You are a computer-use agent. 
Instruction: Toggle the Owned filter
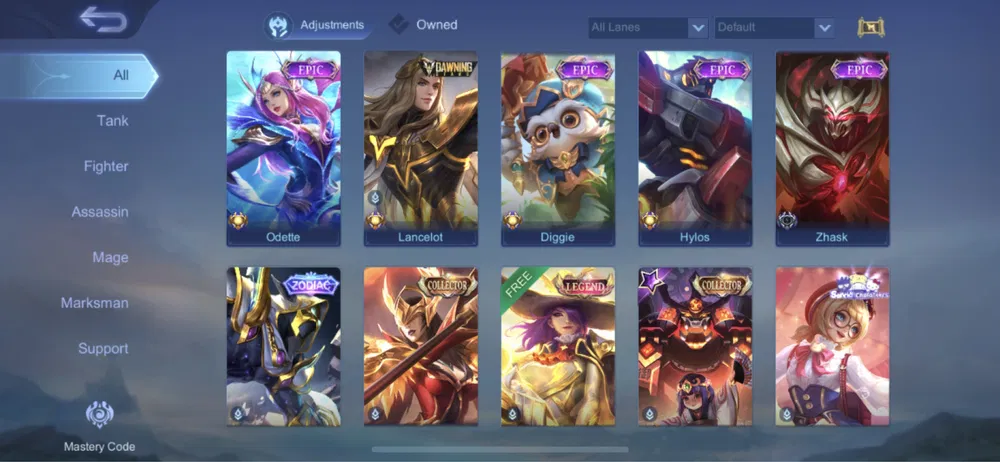(424, 25)
